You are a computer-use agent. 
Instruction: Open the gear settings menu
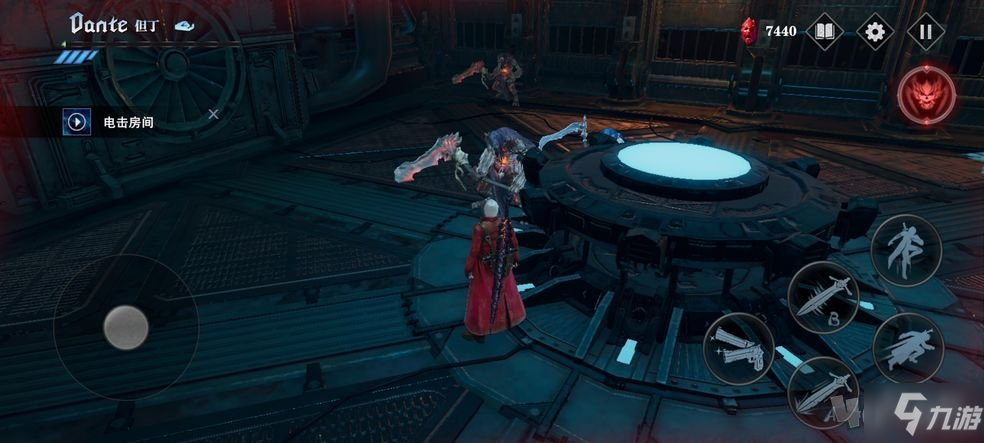tap(875, 31)
